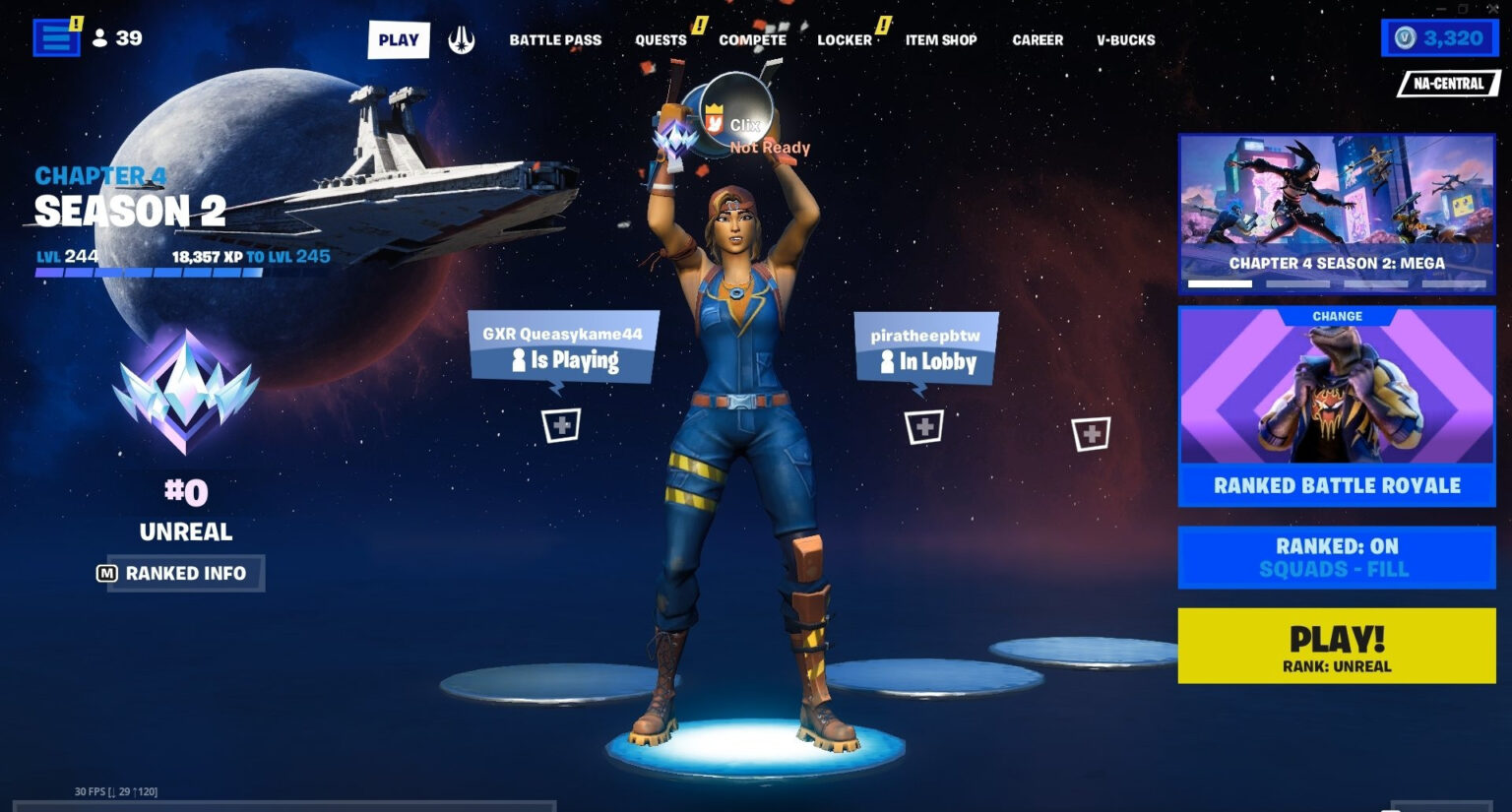Image resolution: width=1512 pixels, height=812 pixels.
Task: Switch to the BATTLE PASS tab
Action: coord(554,40)
